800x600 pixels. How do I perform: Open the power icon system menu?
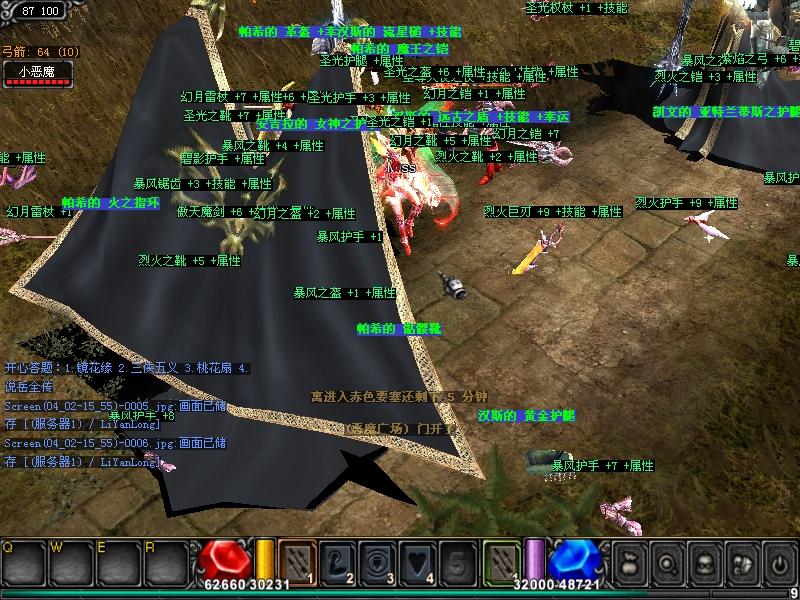click(778, 563)
